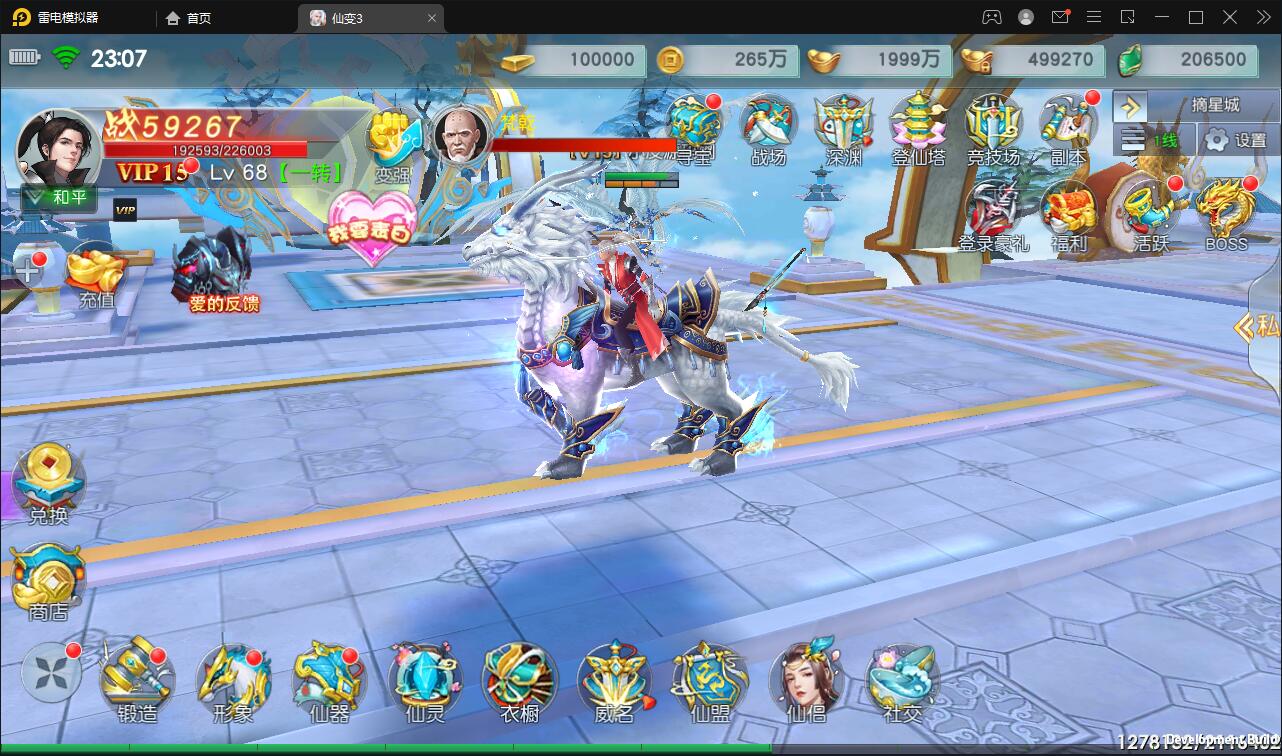1282x756 pixels.
Task: Open the 形象 appearance menu
Action: pos(232,682)
